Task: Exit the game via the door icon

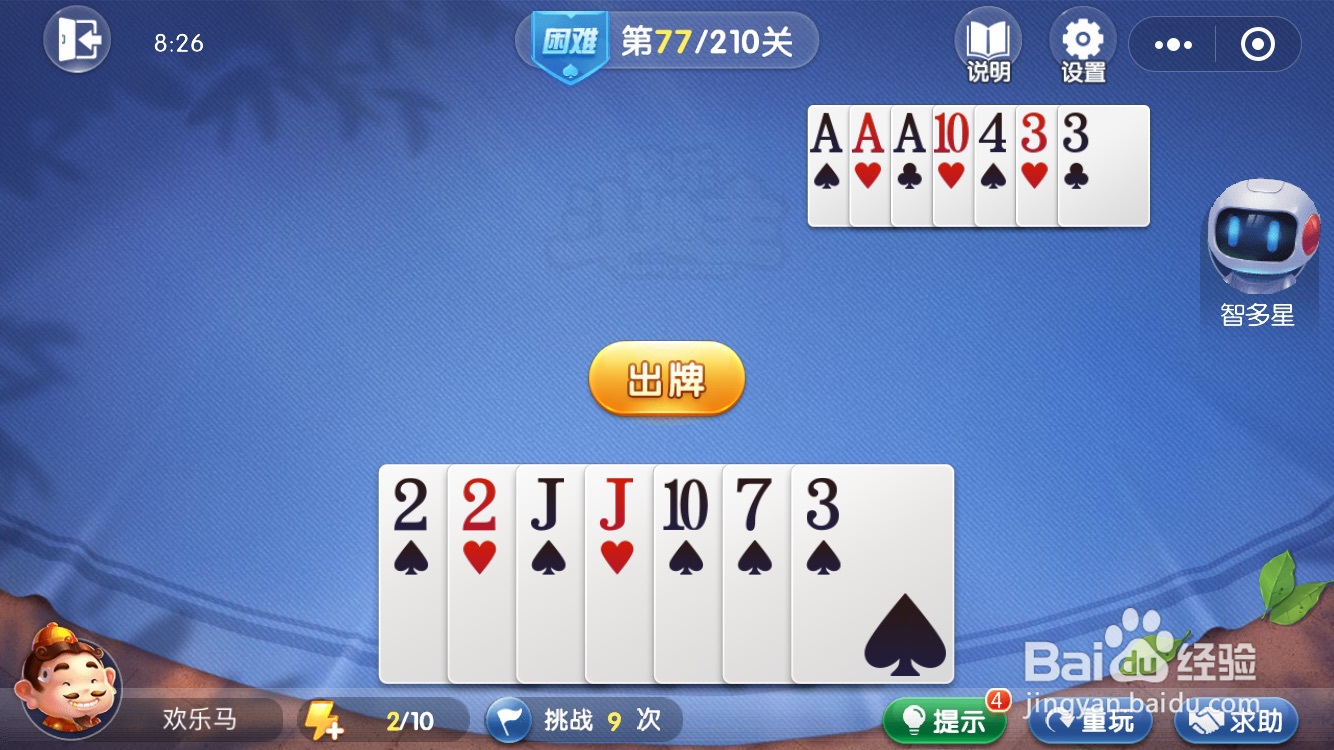Action: coord(77,41)
